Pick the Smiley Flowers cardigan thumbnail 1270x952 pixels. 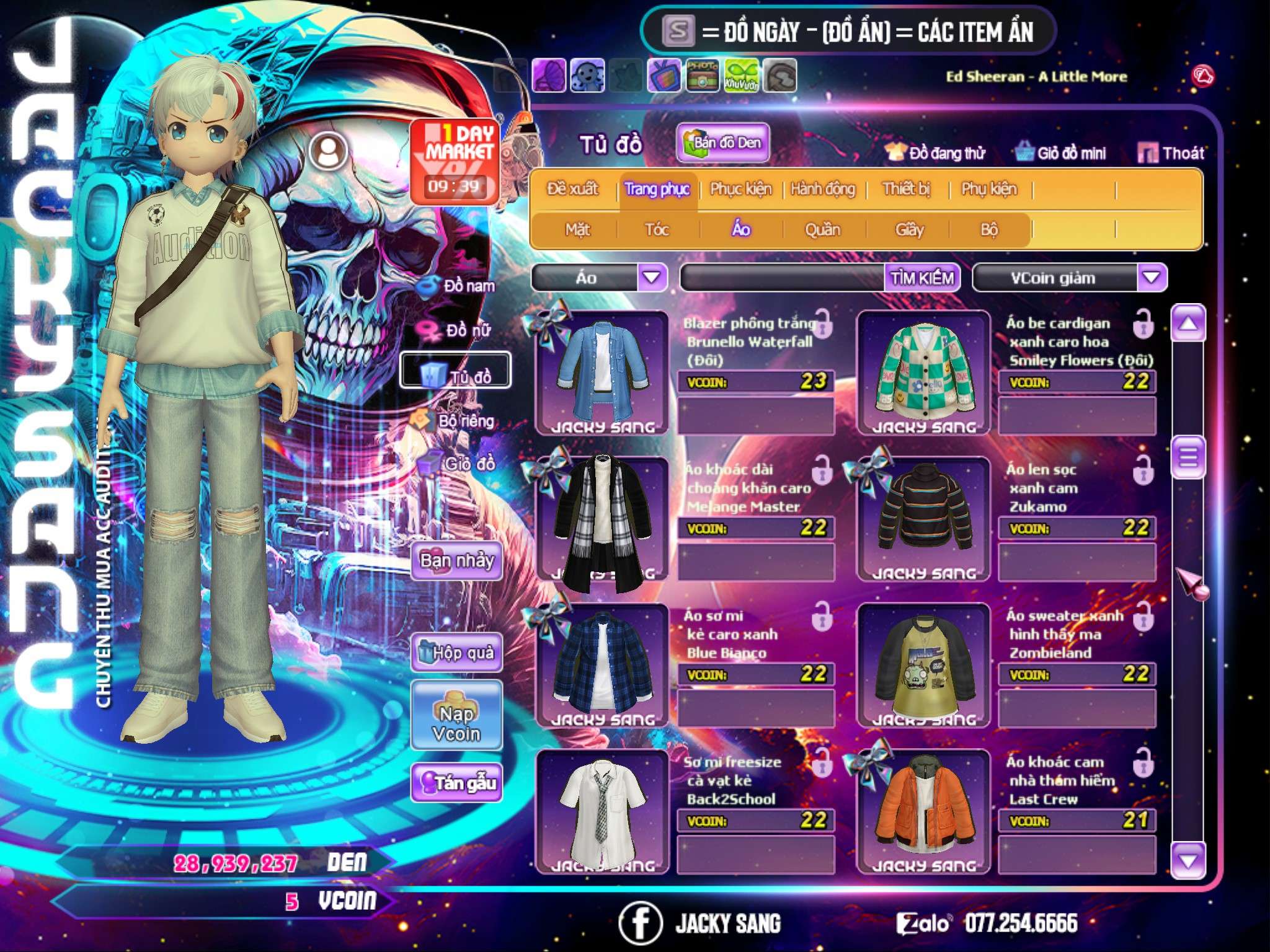tap(923, 372)
